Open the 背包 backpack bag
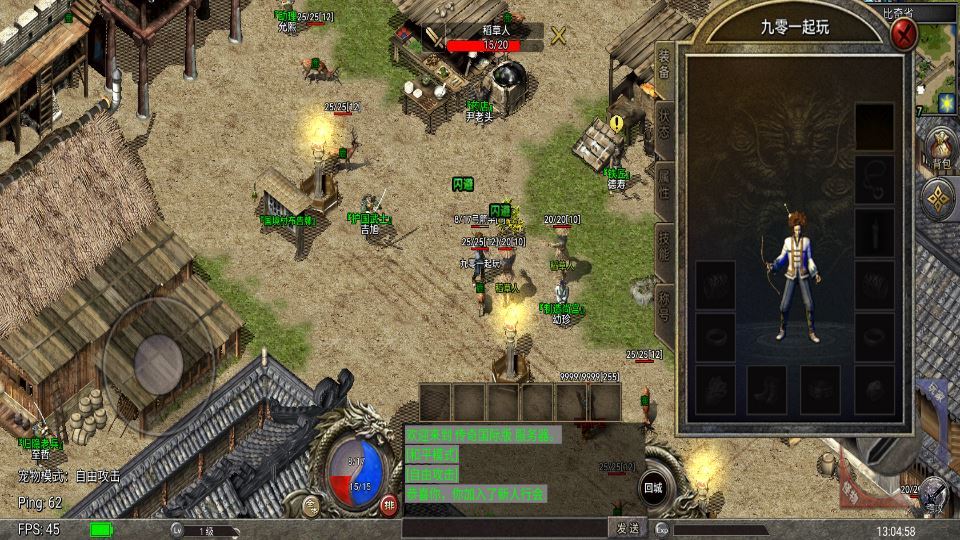960x540 pixels. (940, 147)
